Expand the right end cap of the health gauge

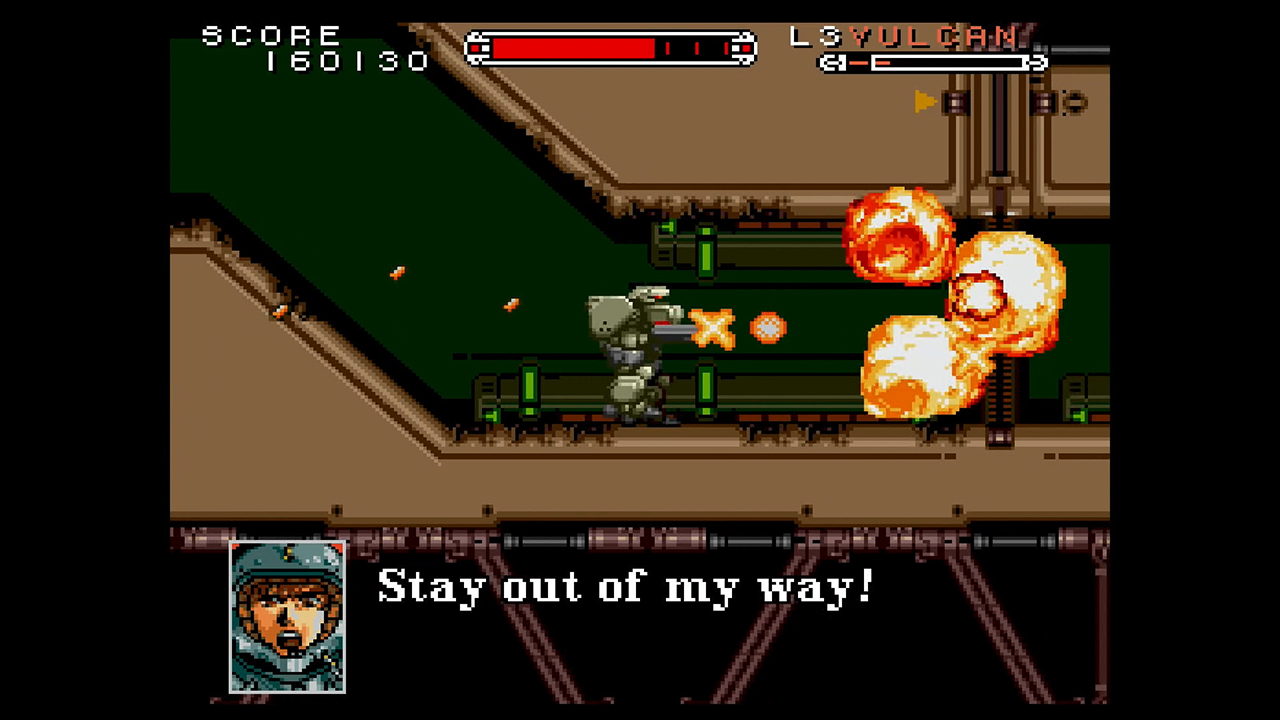[x=744, y=48]
